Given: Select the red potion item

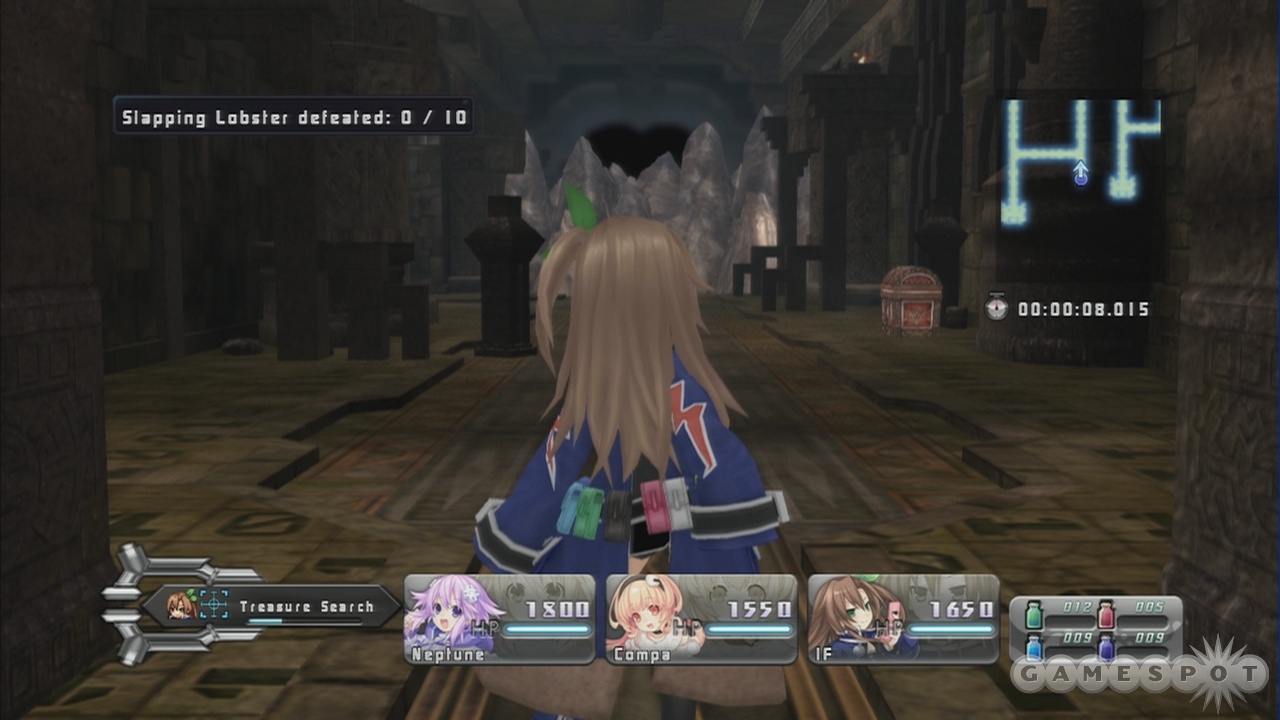Looking at the screenshot, I should pyautogui.click(x=1106, y=612).
